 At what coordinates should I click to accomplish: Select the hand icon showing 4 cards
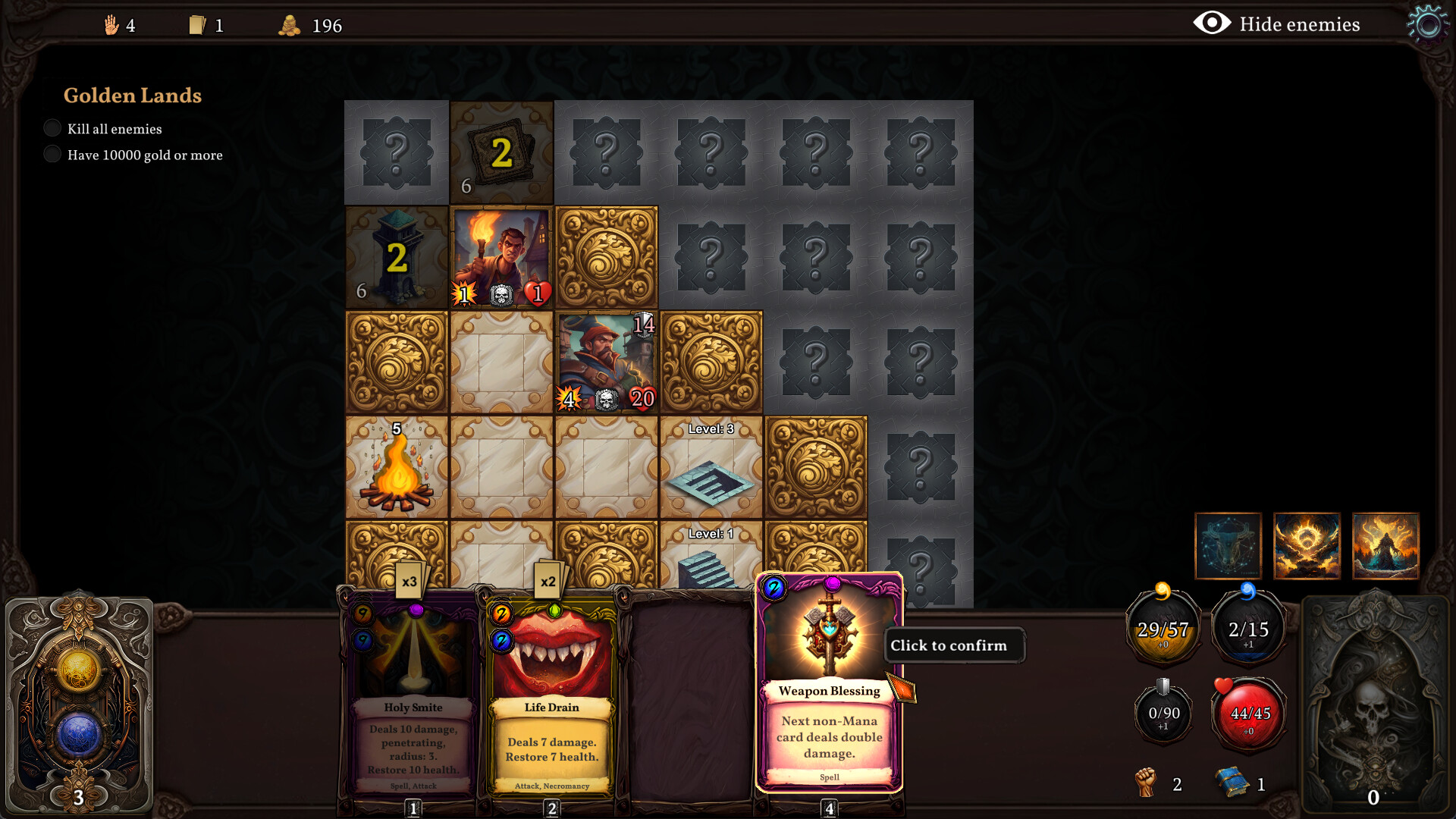click(x=112, y=24)
